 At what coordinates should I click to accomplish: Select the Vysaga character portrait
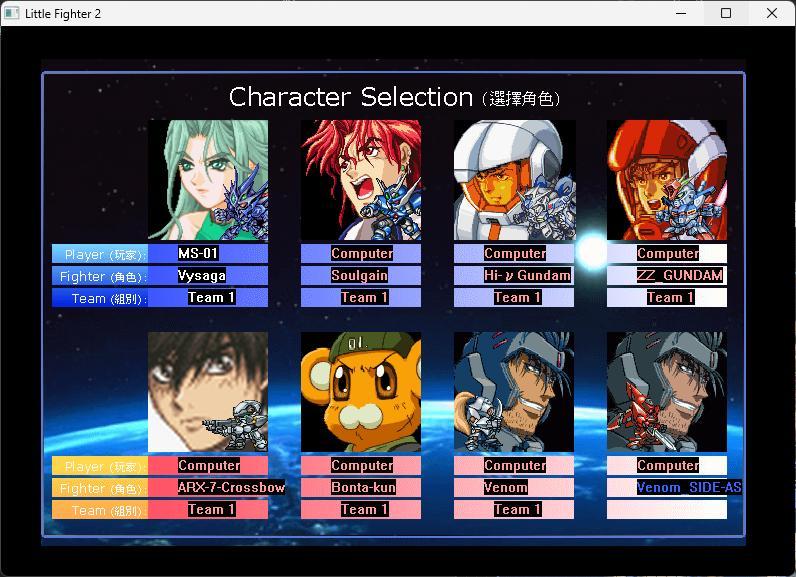coord(208,180)
